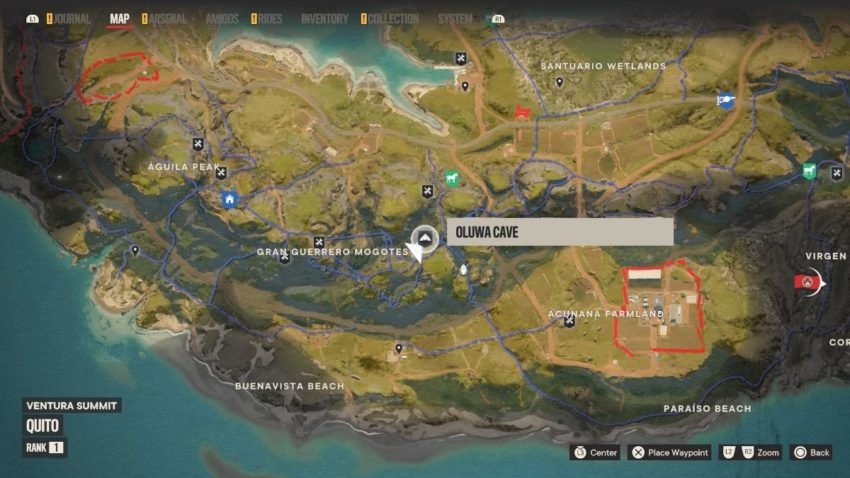Switch to the Arsenal tab
The height and width of the screenshot is (478, 850).
(x=168, y=18)
